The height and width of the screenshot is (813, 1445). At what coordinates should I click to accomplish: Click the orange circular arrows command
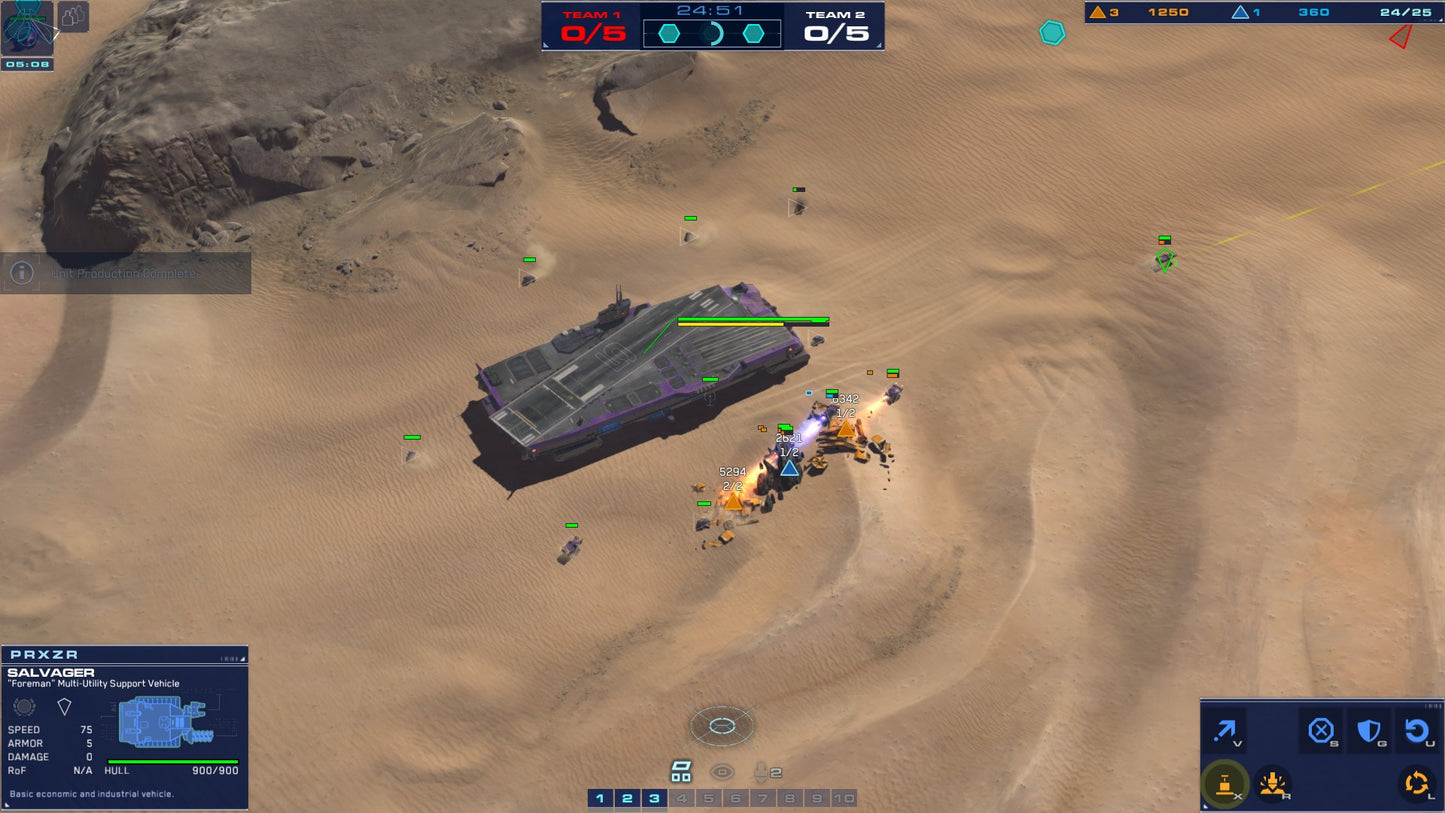[x=1416, y=784]
